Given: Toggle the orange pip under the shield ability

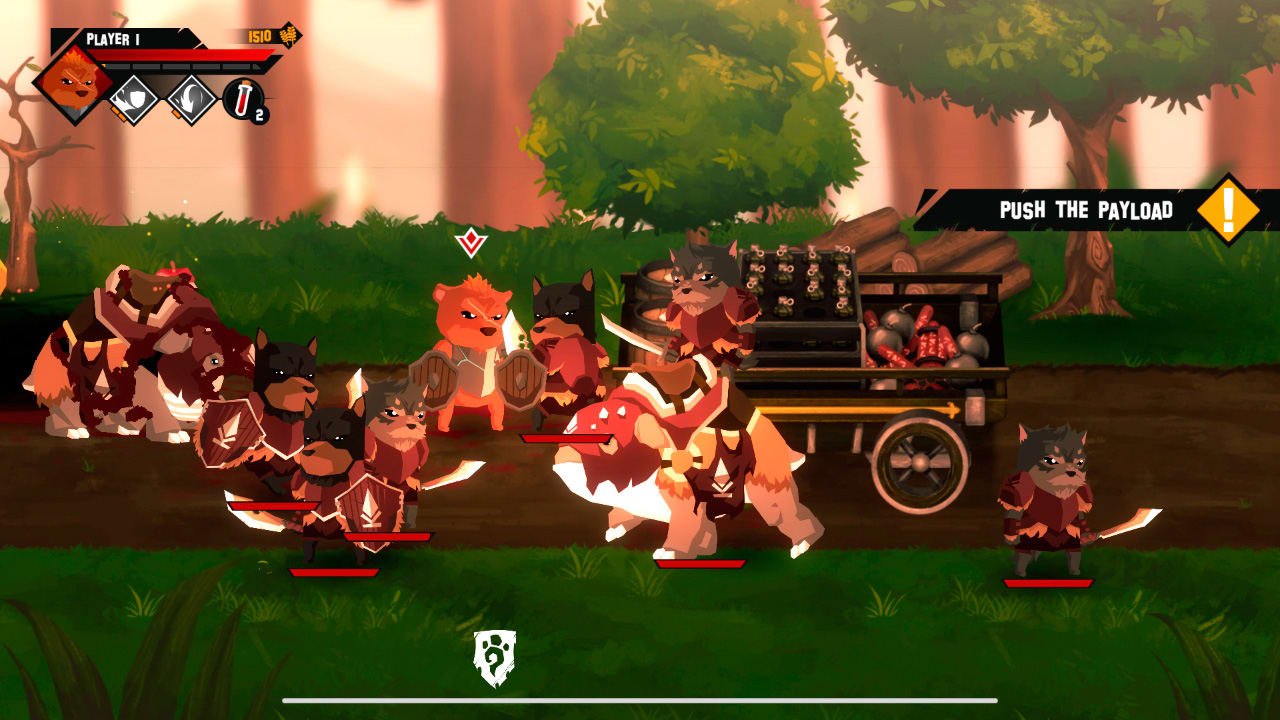Looking at the screenshot, I should point(118,111).
